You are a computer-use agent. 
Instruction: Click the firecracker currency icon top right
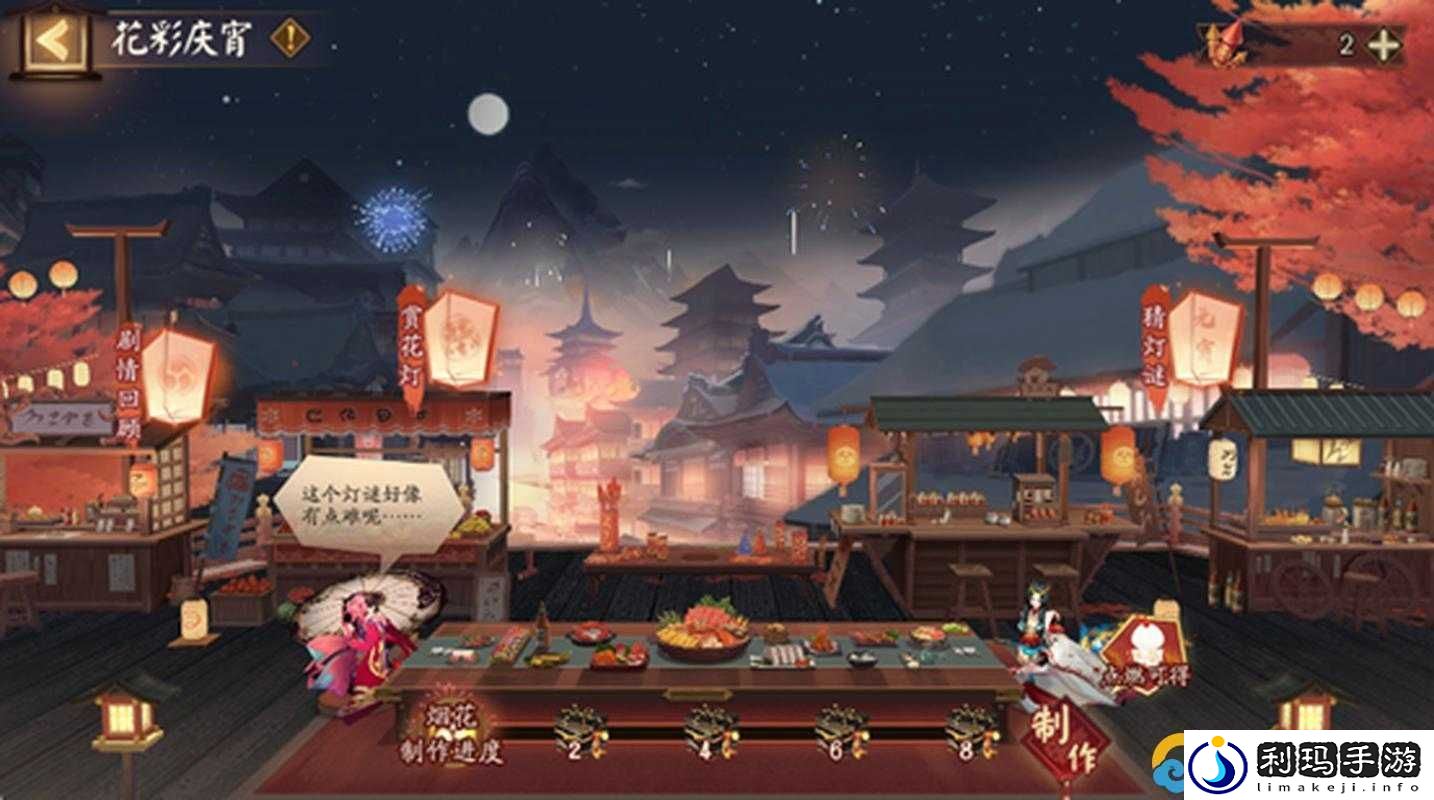click(1222, 42)
